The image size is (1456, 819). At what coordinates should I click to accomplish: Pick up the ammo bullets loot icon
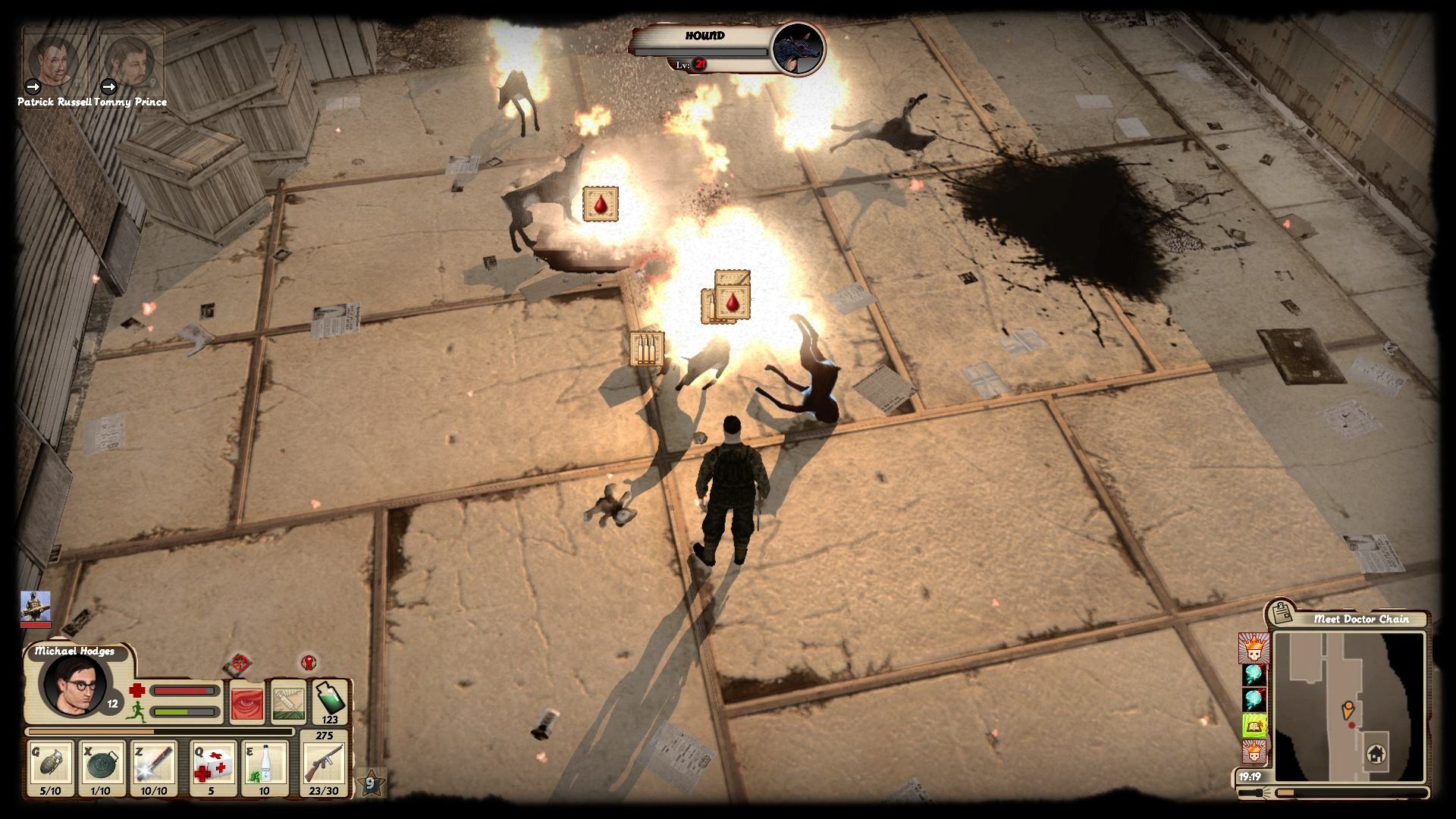click(x=647, y=348)
